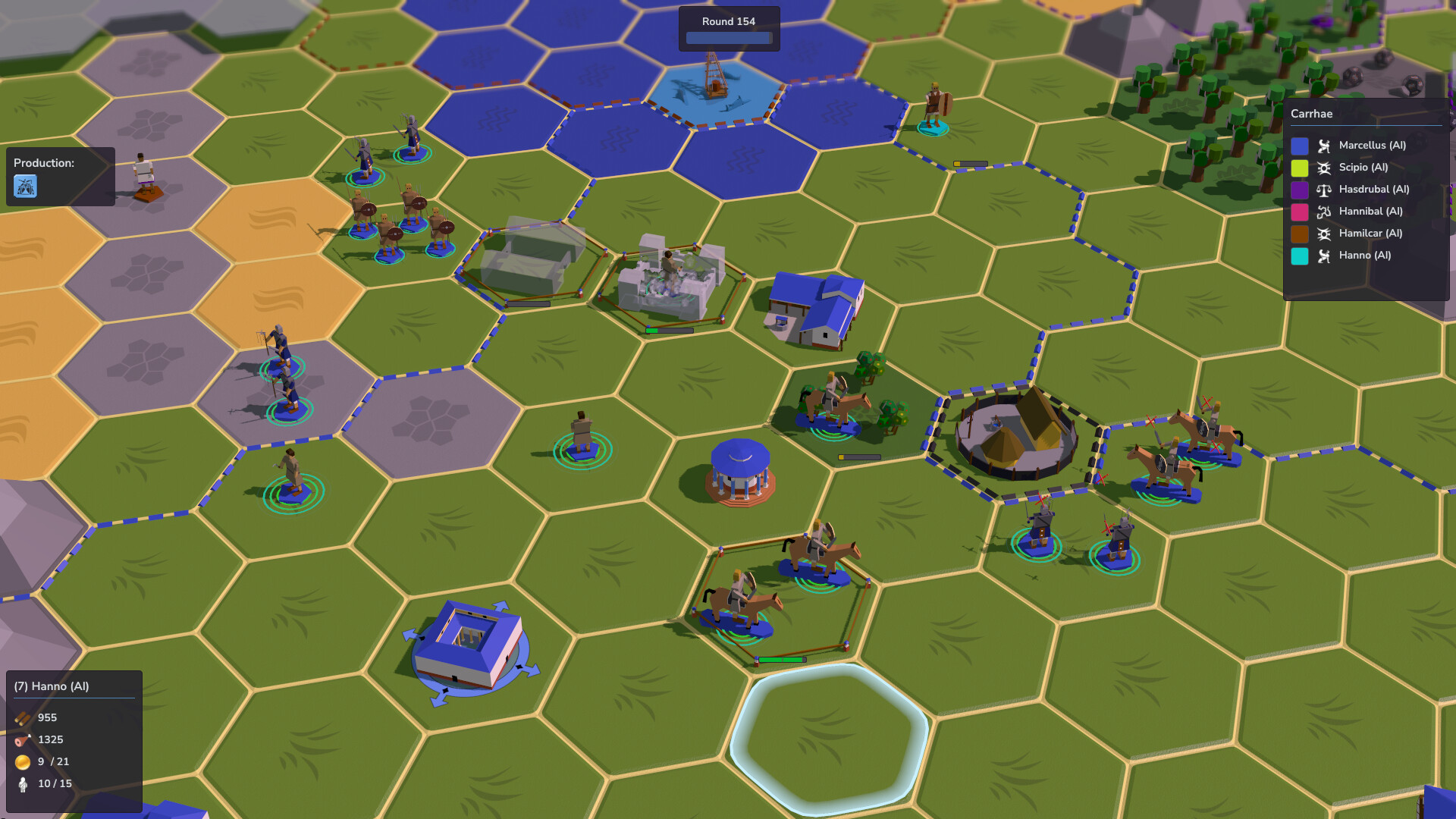Click the wood resource icon showing 955
The height and width of the screenshot is (819, 1456).
click(x=22, y=717)
